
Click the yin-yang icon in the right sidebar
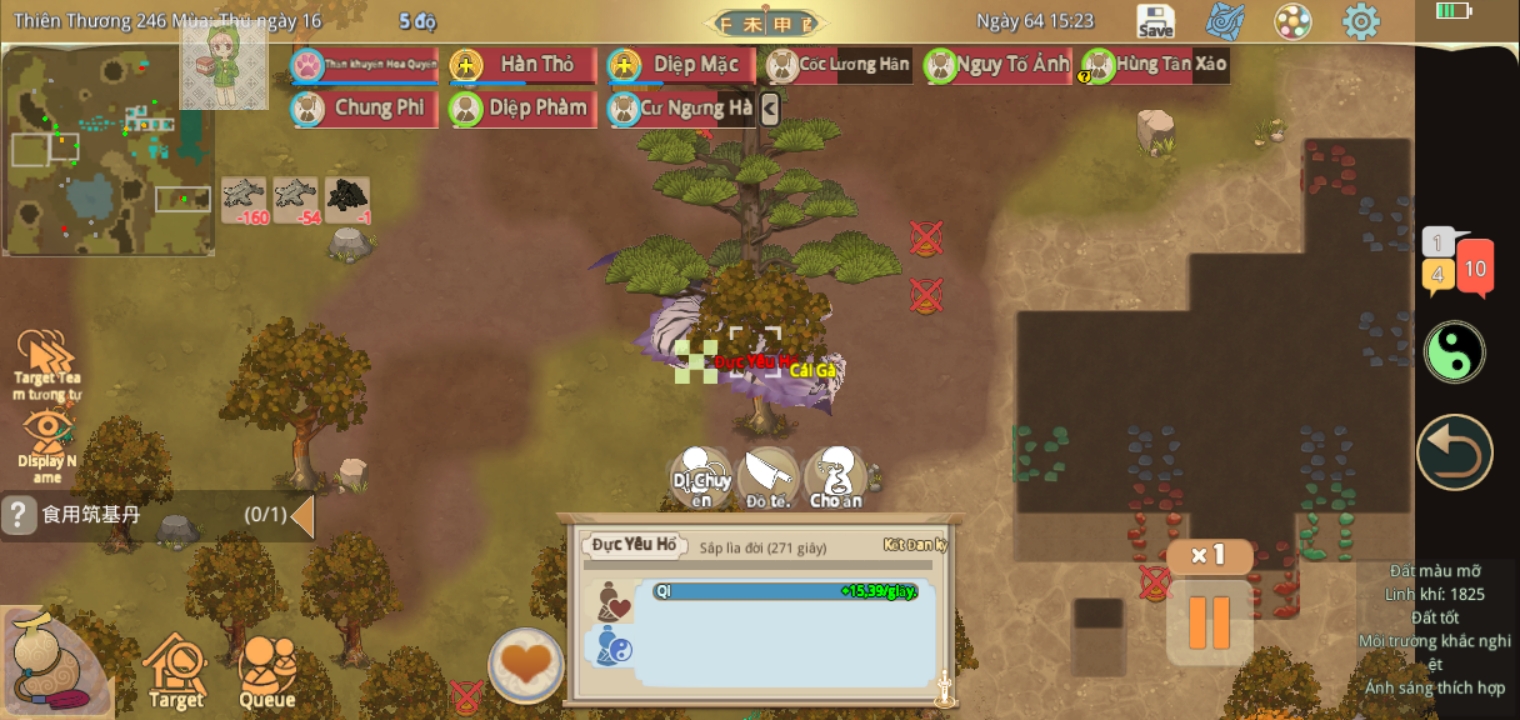1455,352
